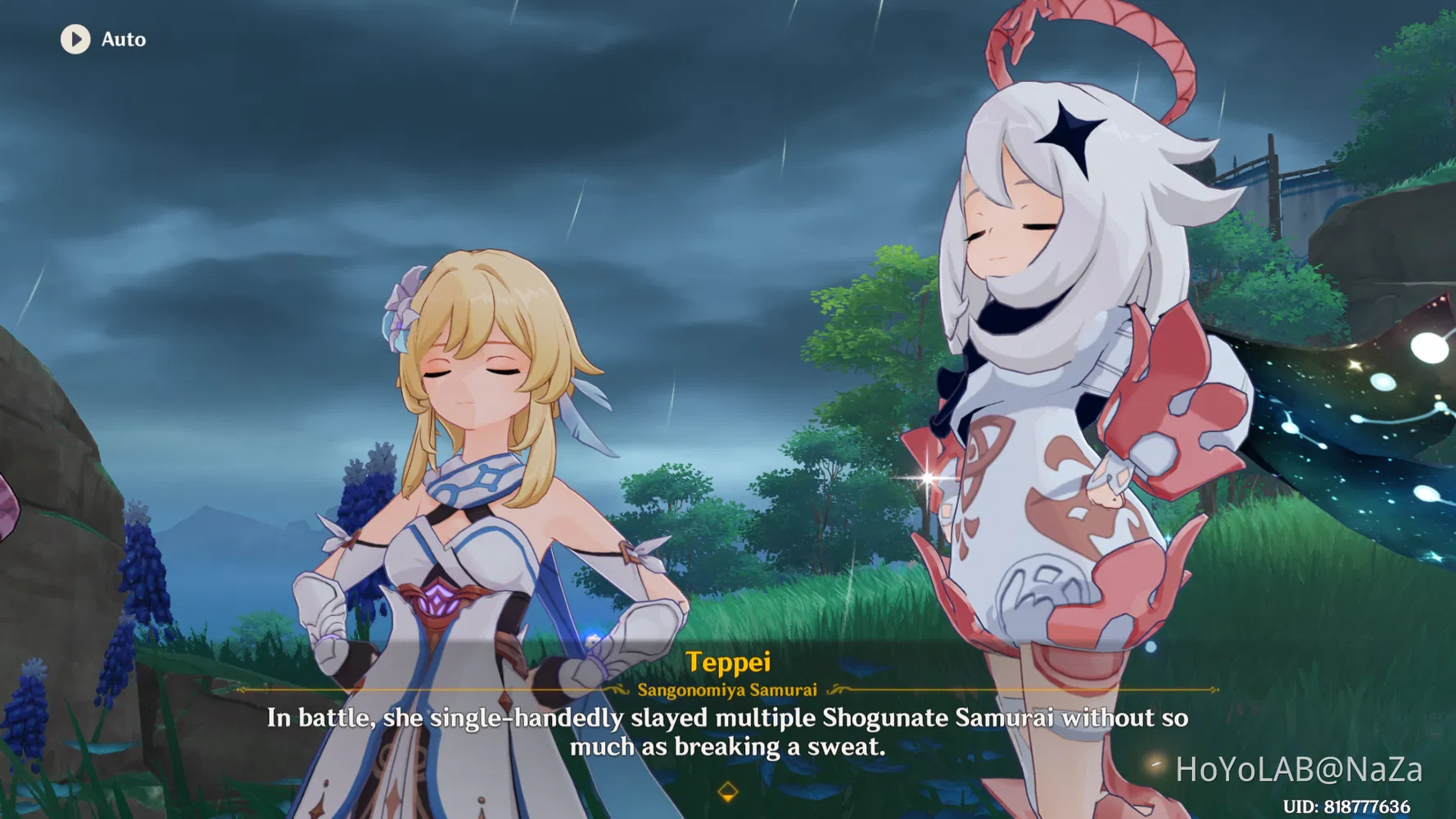
Task: Select the Sangonomiya Samurai title text
Action: [727, 690]
